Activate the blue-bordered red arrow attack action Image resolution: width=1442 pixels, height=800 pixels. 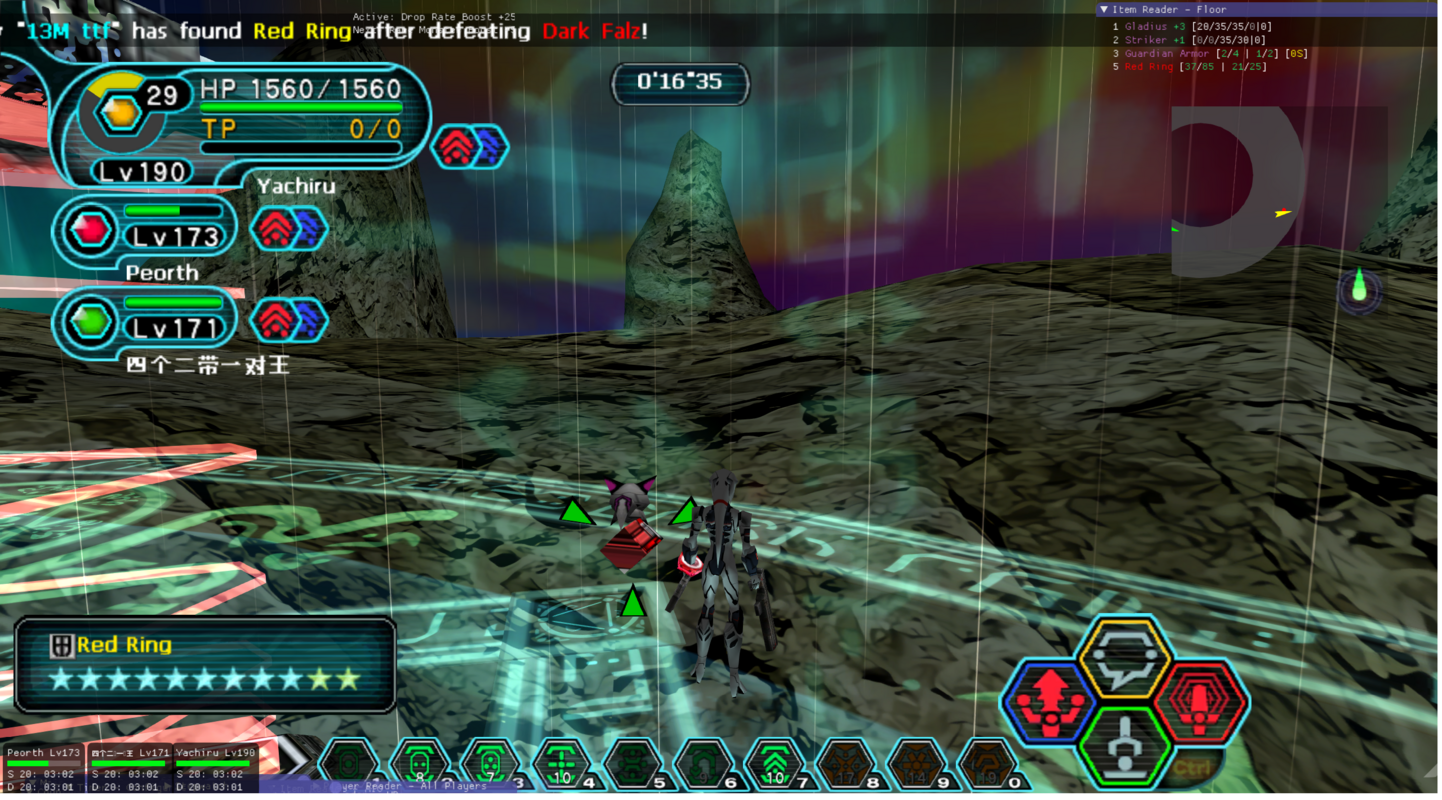click(x=1050, y=702)
